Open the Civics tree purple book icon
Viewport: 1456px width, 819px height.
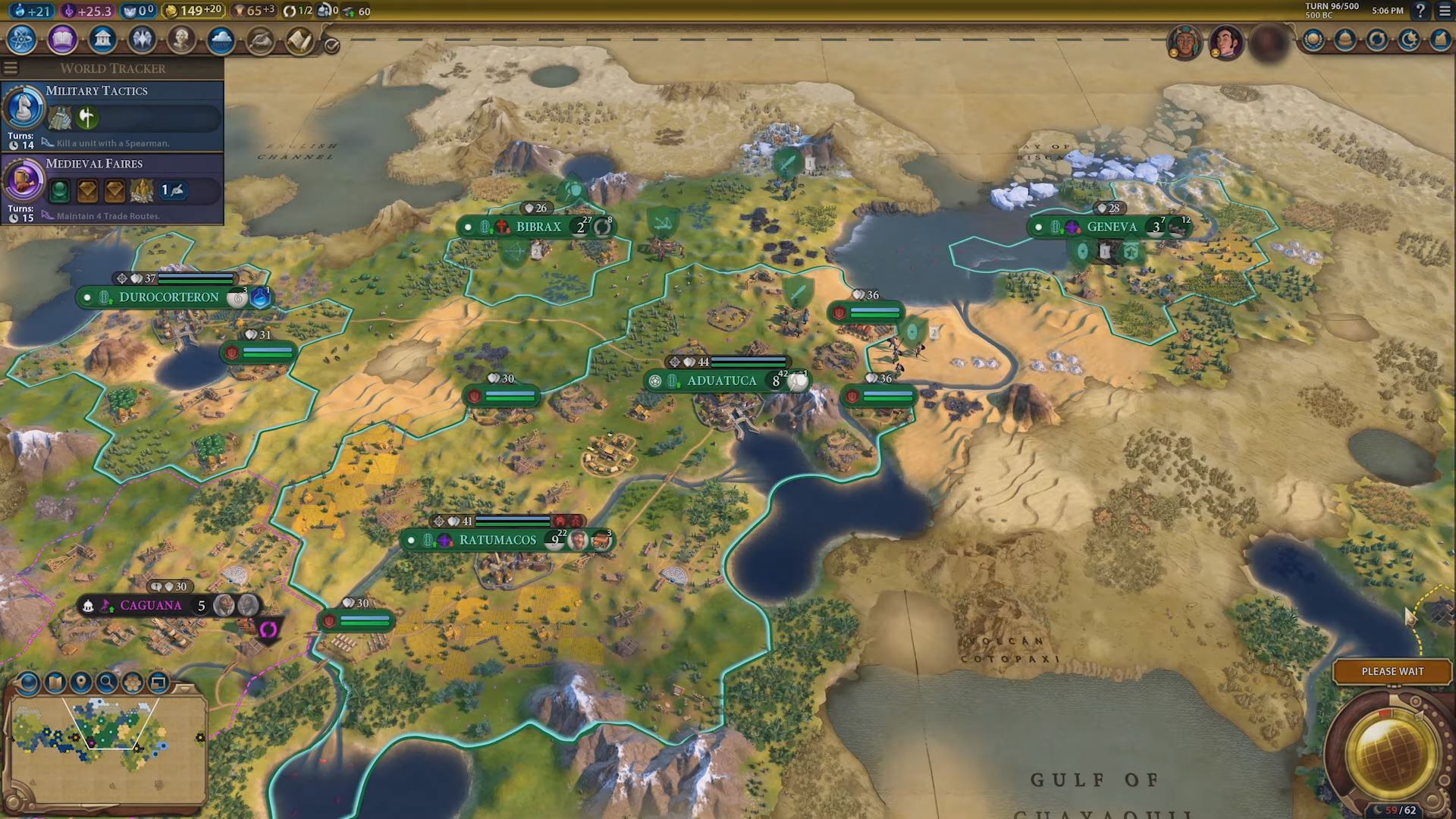click(62, 38)
